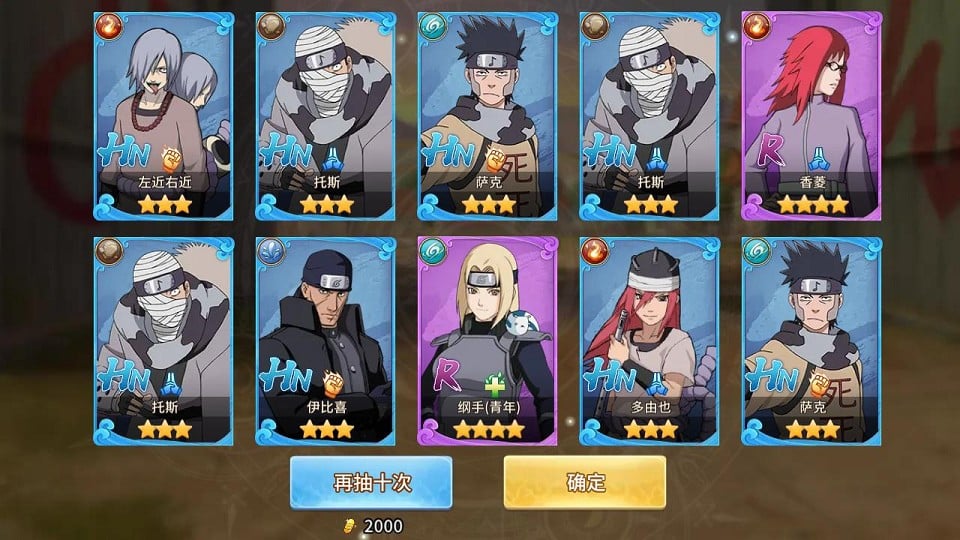Open the 纲手(青年) four-star card
Viewport: 960px width, 540px height.
487,340
